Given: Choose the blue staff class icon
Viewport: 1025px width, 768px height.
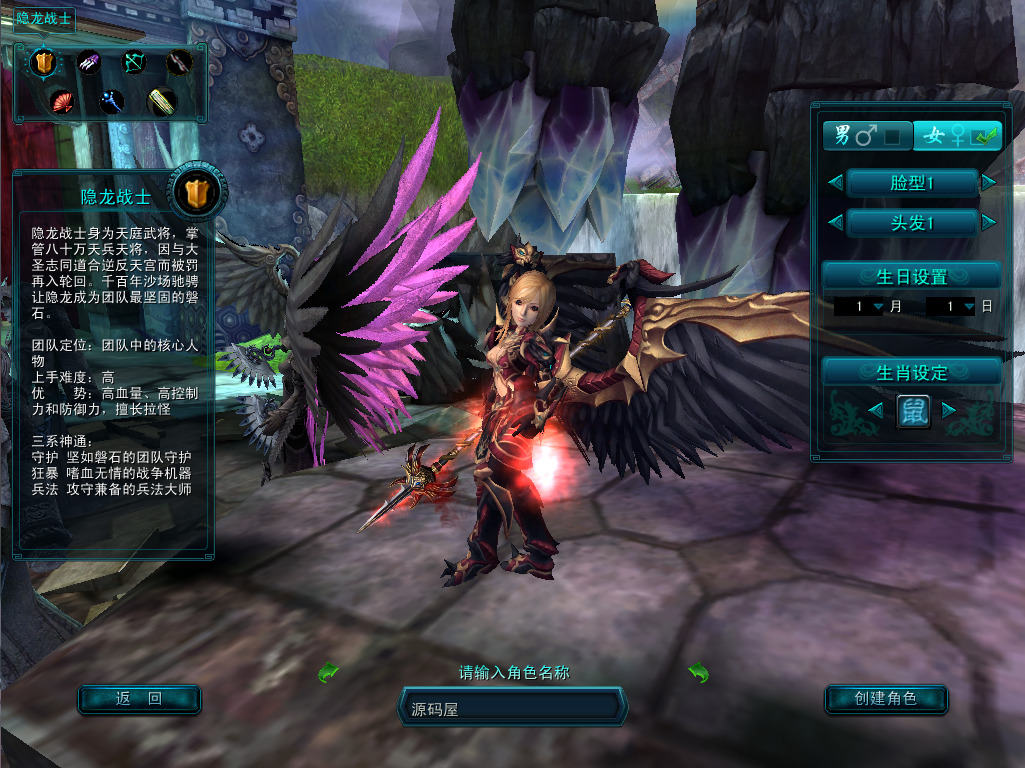Looking at the screenshot, I should [x=111, y=100].
